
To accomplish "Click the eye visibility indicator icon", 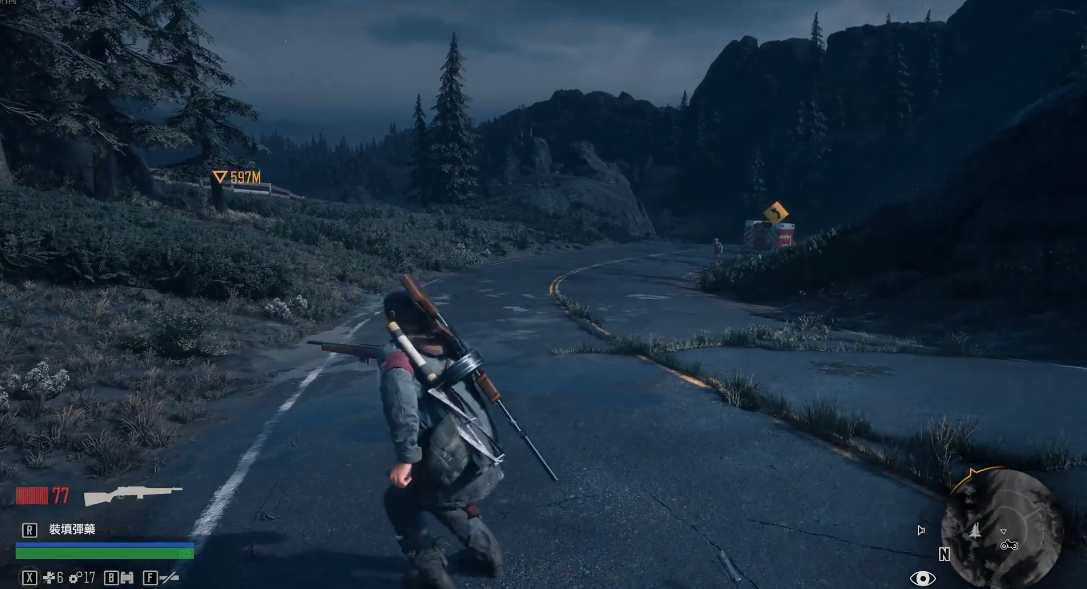I will pyautogui.click(x=922, y=578).
